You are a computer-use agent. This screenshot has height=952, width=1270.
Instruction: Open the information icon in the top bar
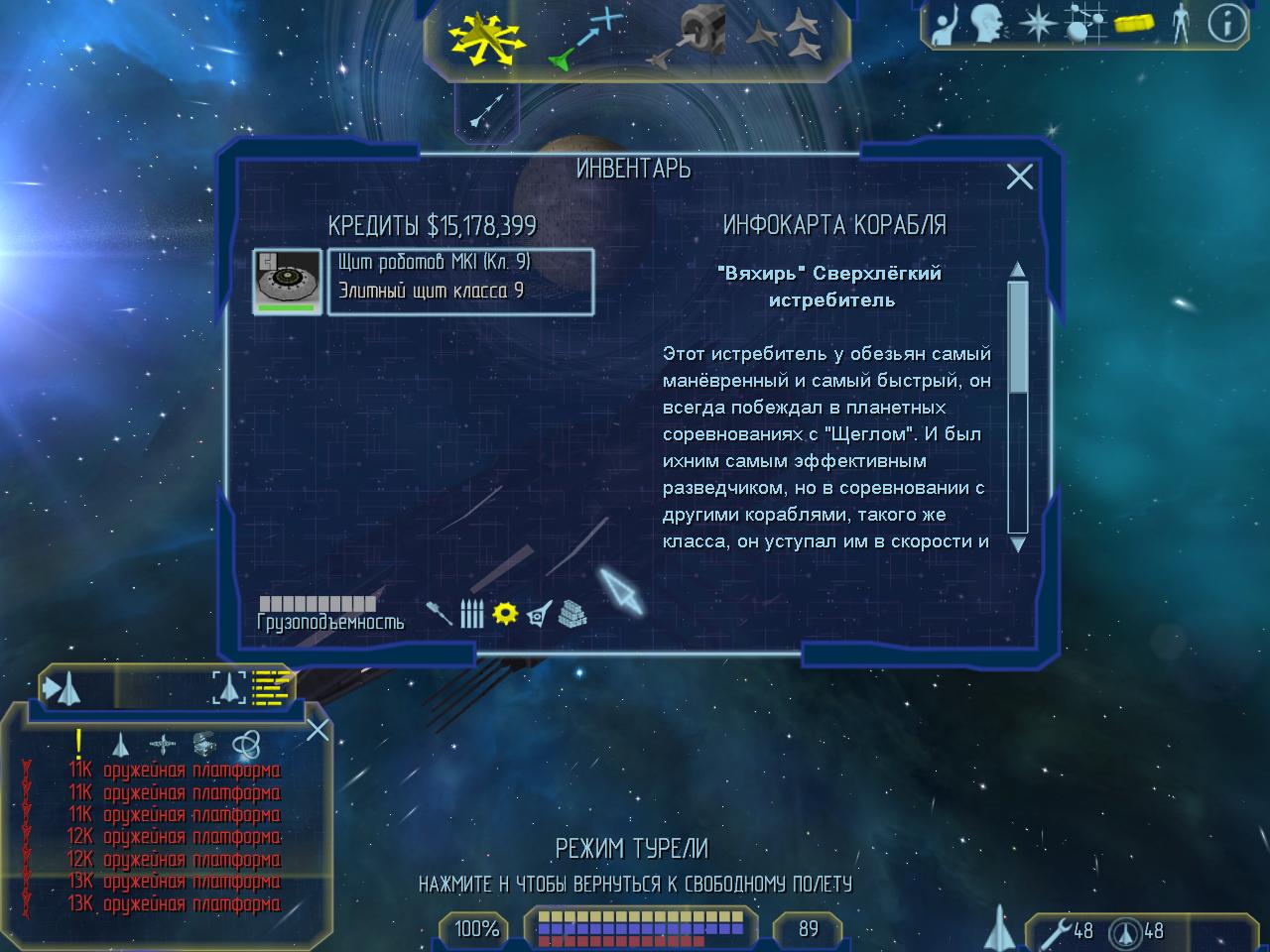point(1227,25)
